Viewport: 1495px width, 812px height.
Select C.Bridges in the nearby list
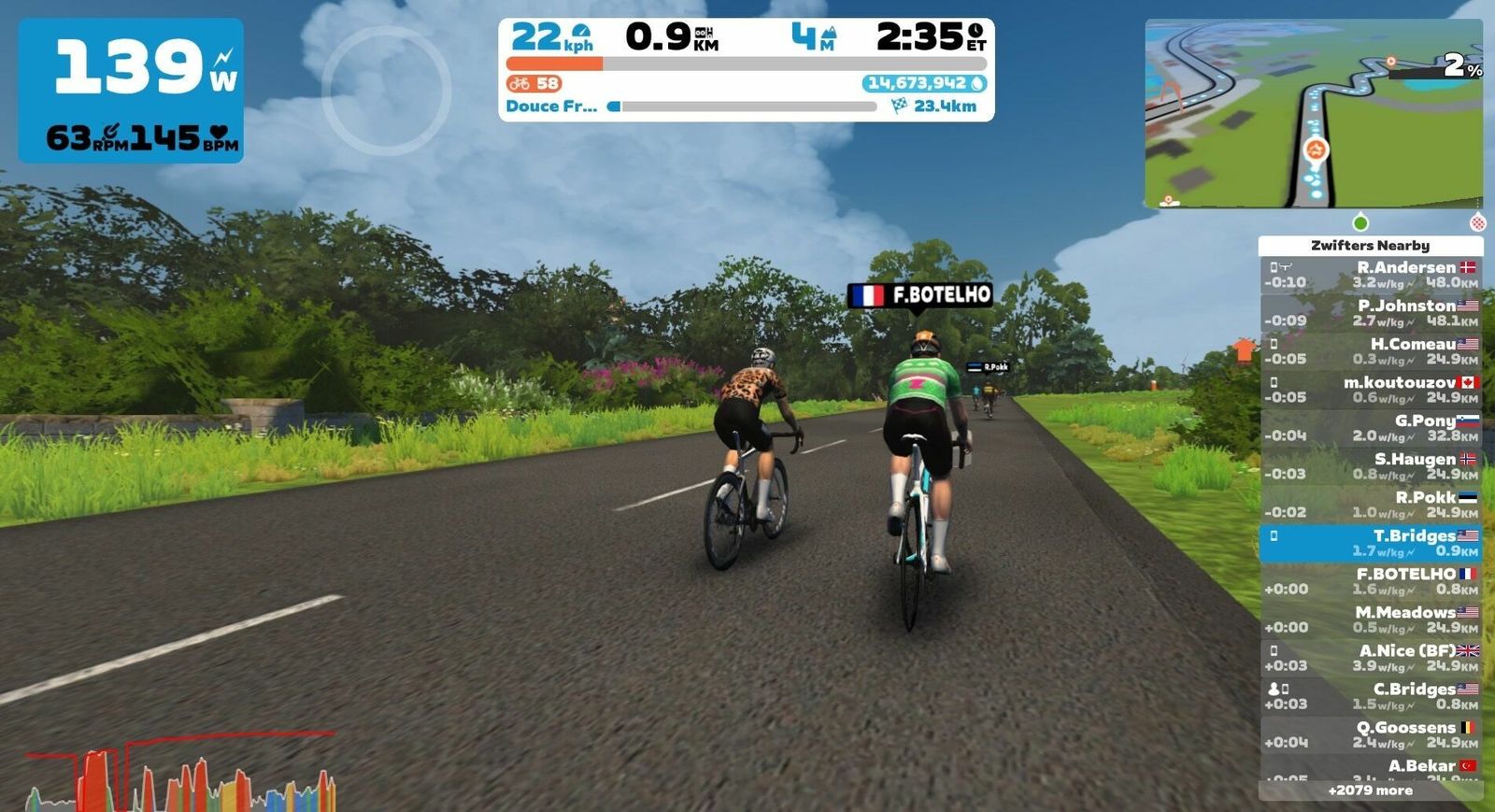1370,696
